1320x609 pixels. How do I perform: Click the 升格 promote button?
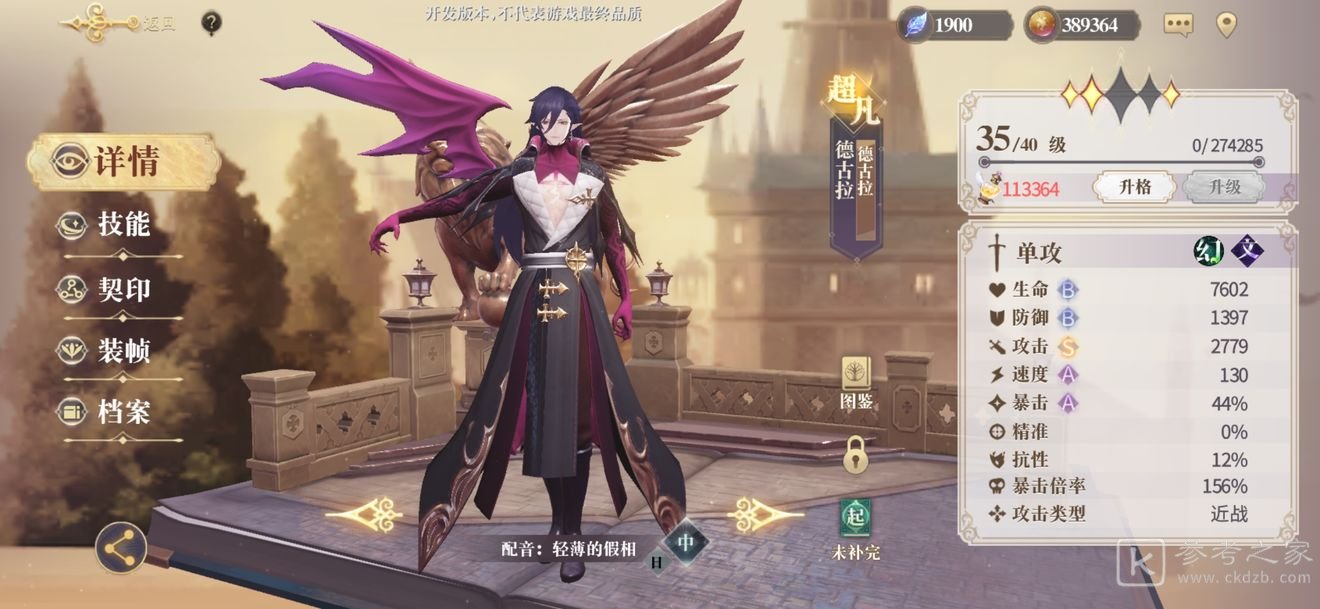(x=1136, y=187)
